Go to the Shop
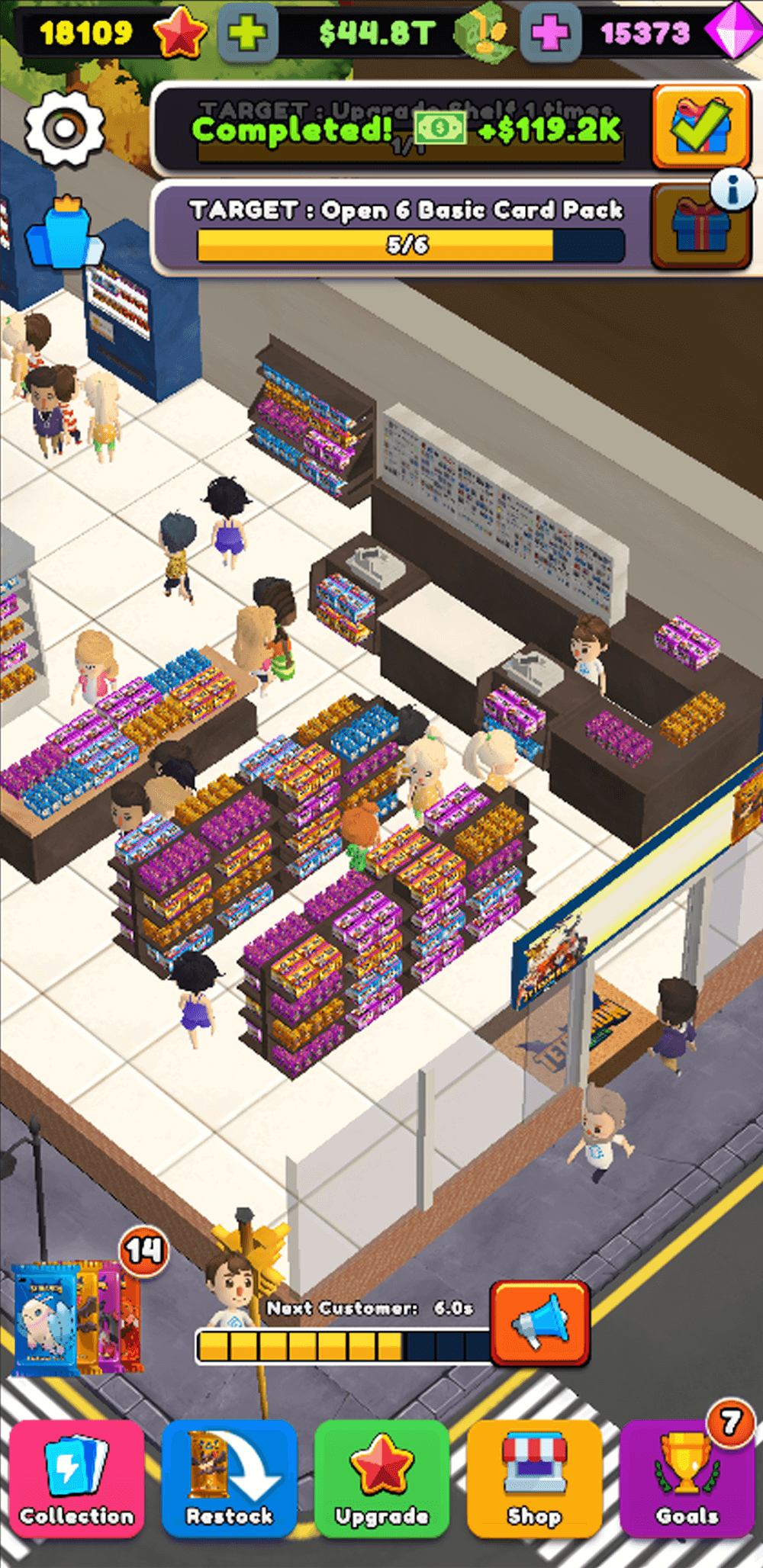 (534, 1478)
